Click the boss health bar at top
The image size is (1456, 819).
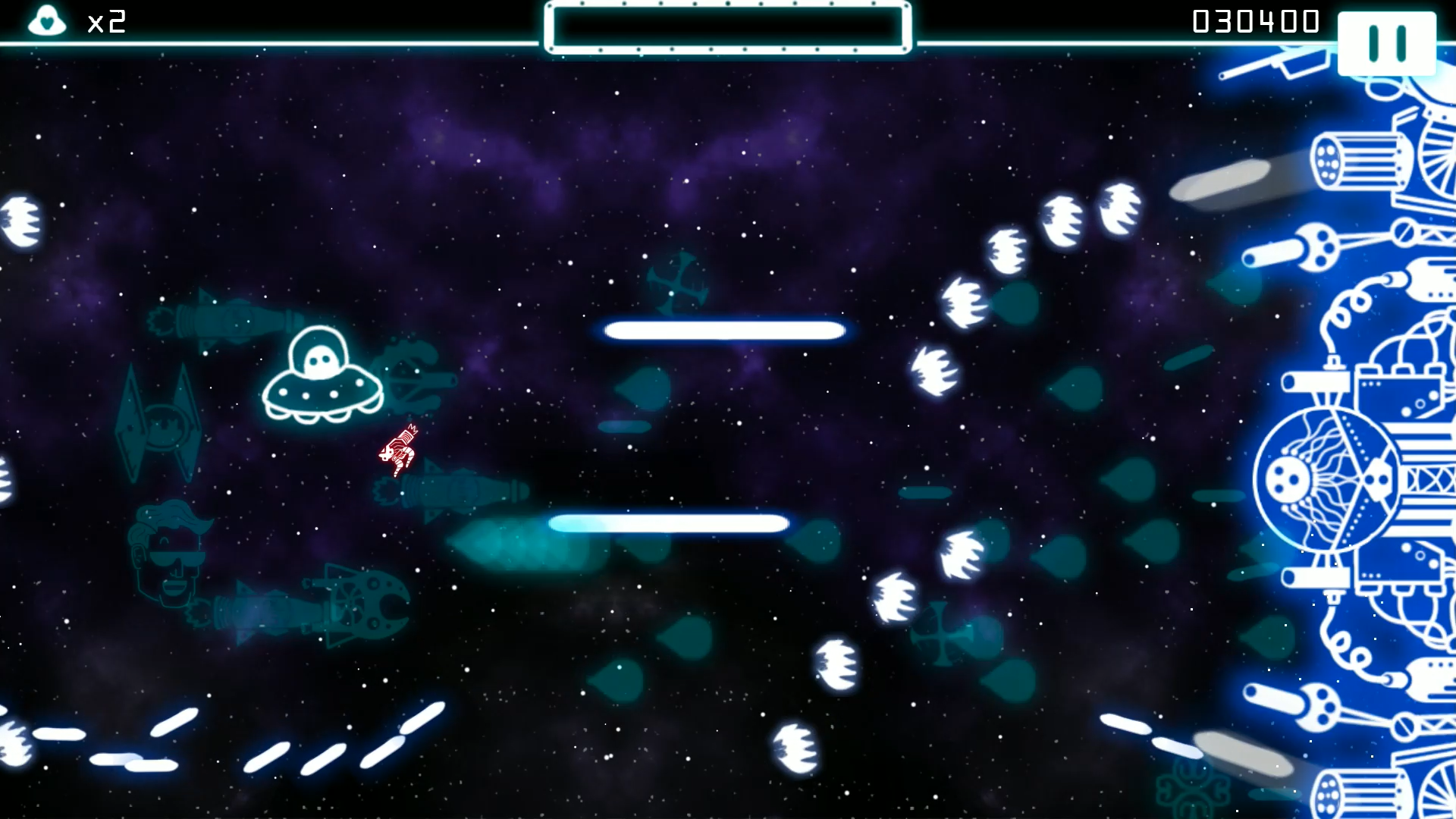(x=724, y=25)
